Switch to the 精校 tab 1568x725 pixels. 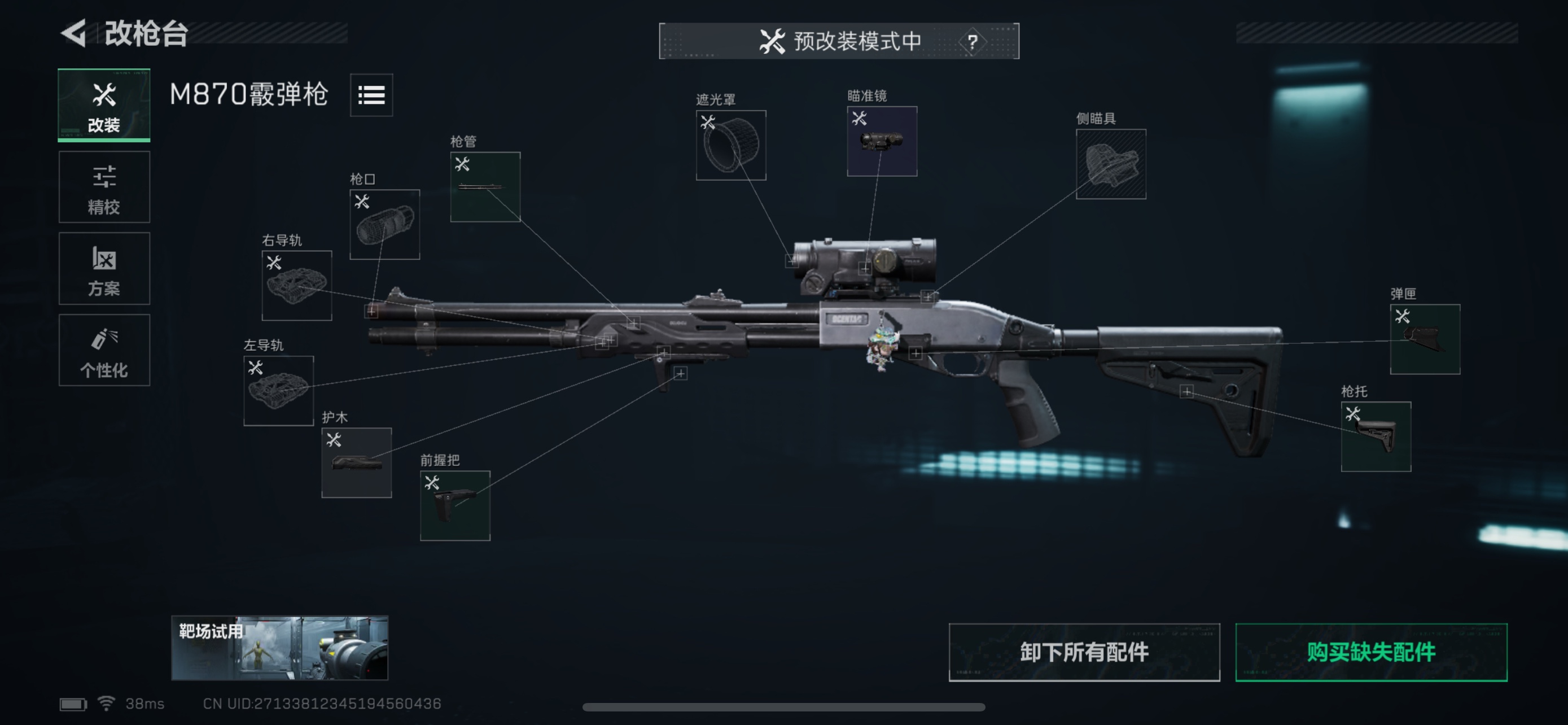point(104,187)
